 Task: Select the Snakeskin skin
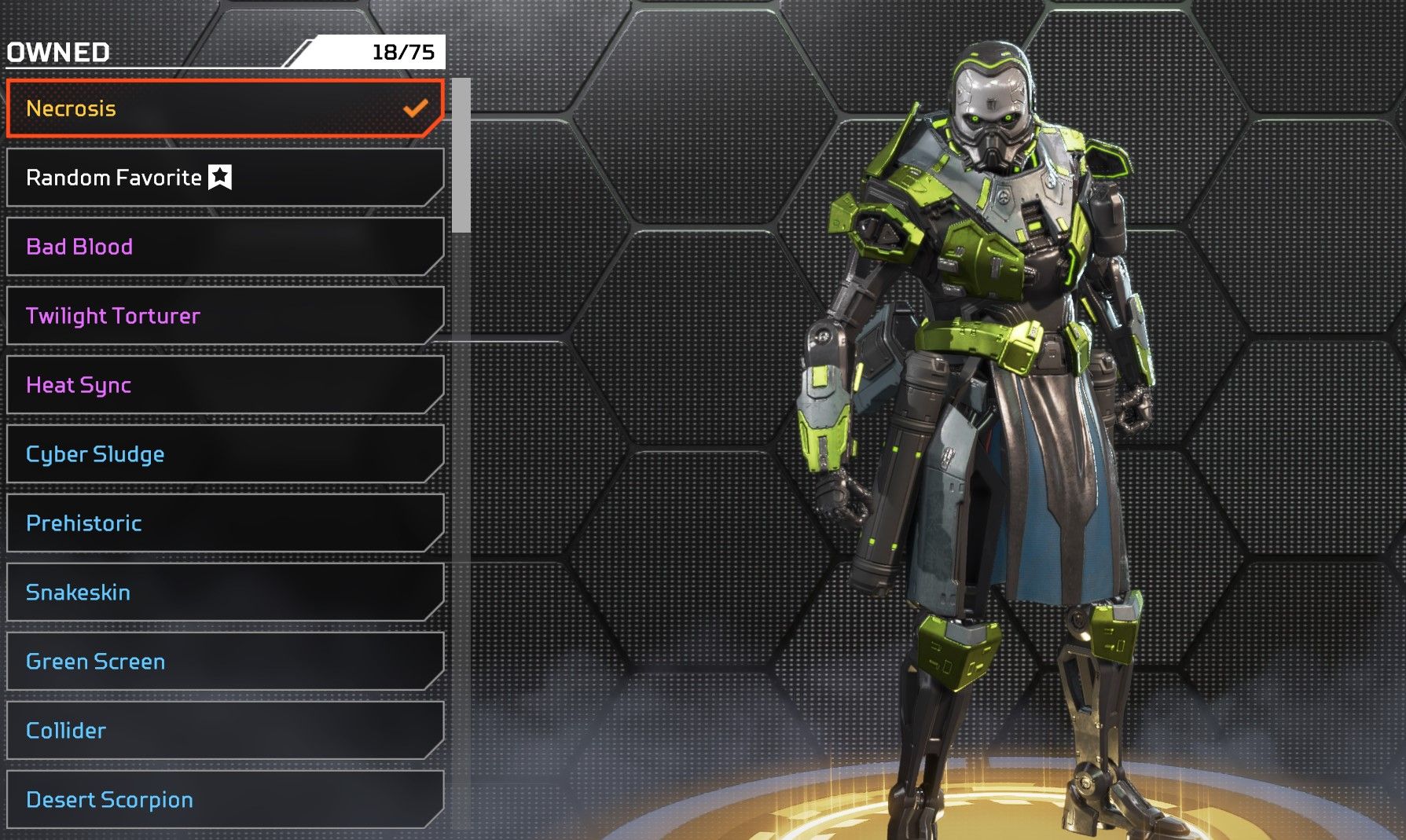(225, 592)
